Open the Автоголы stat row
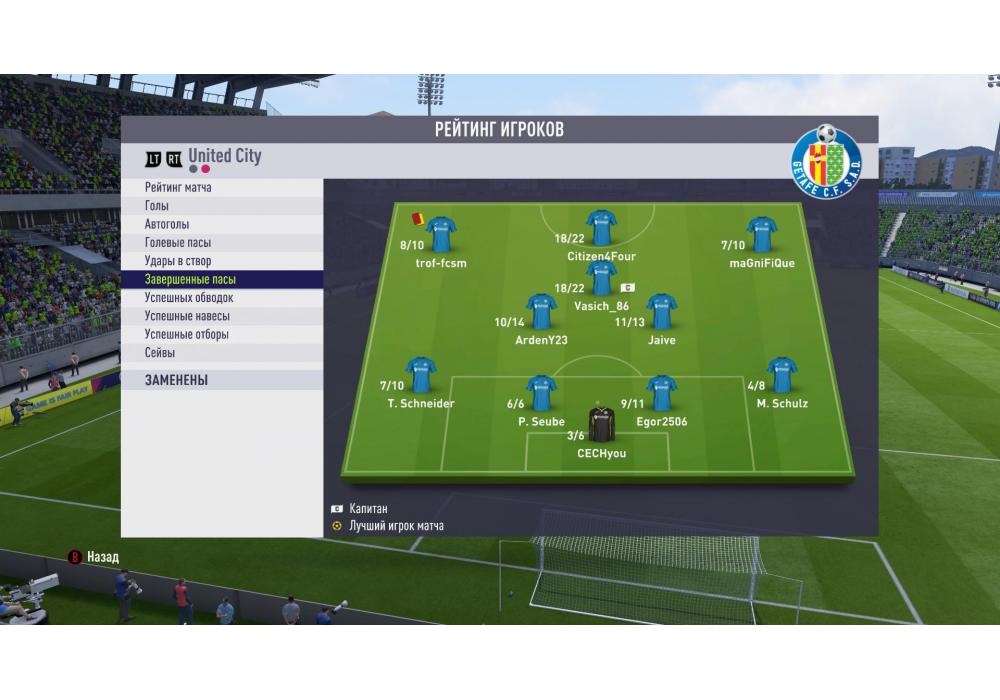Image resolution: width=1000 pixels, height=700 pixels. (x=167, y=224)
